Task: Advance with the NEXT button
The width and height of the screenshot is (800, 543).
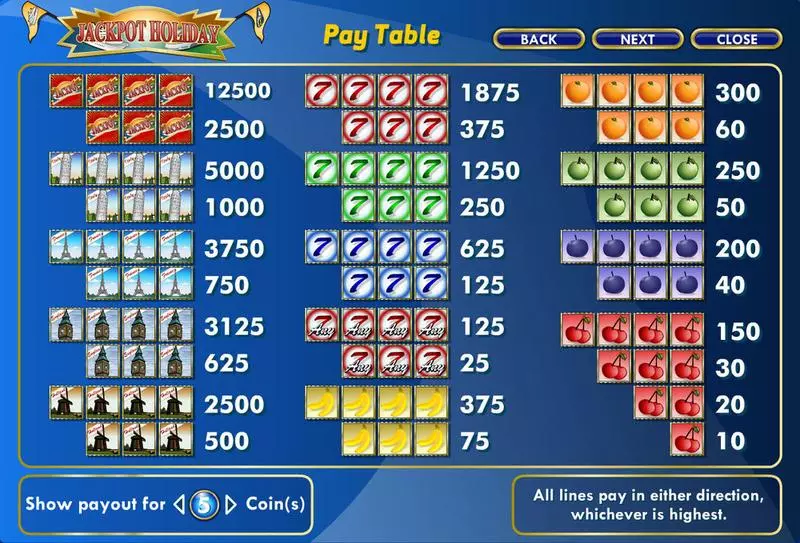Action: click(x=637, y=40)
